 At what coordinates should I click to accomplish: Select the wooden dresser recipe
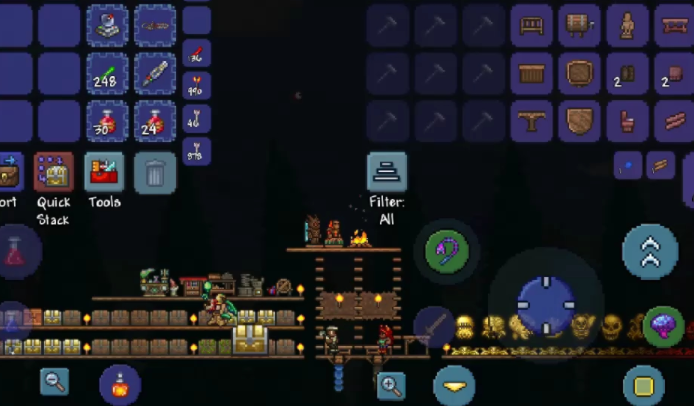pyautogui.click(x=531, y=73)
